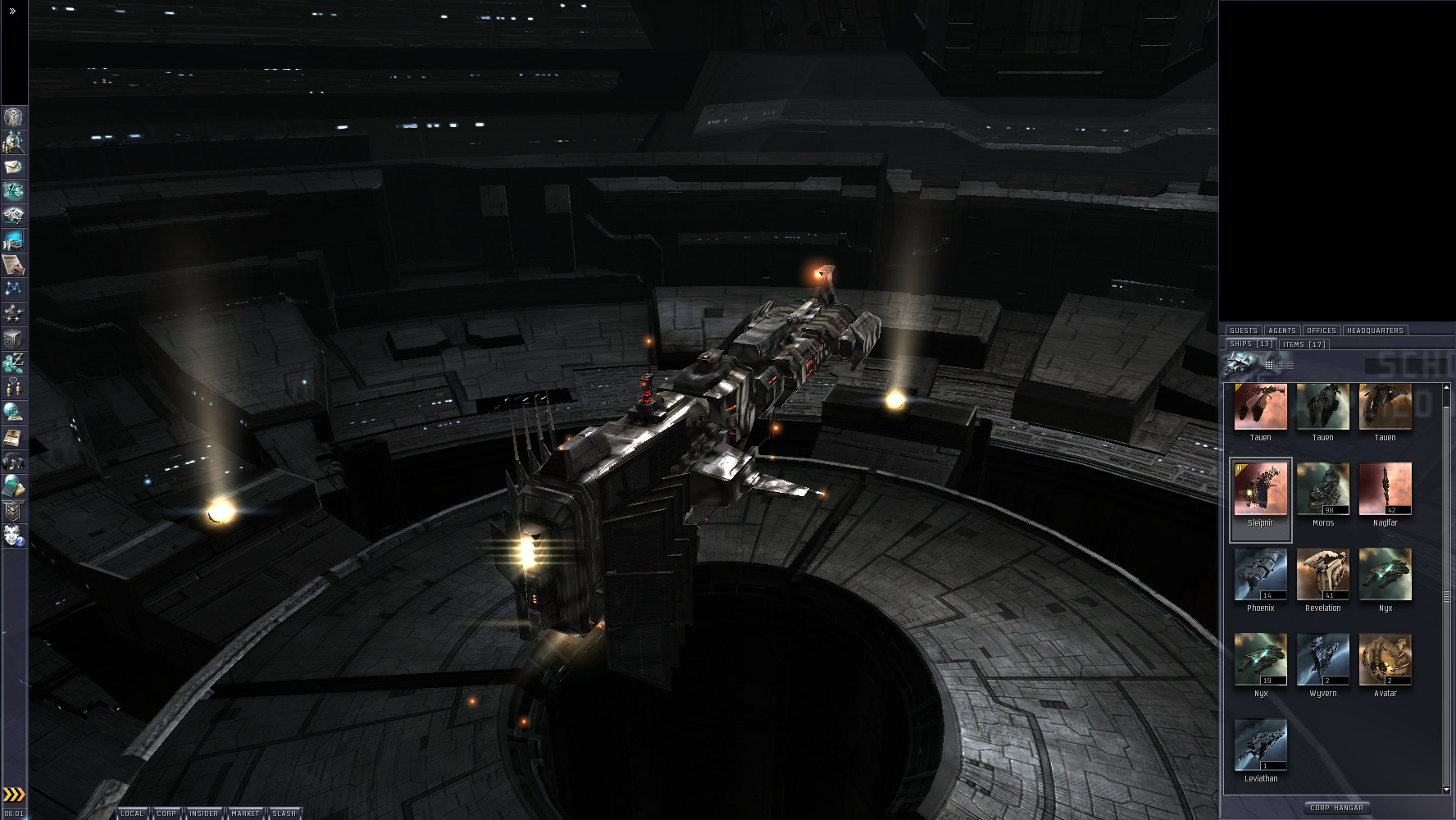1456x820 pixels.
Task: Open the Local chat channel
Action: click(x=131, y=813)
